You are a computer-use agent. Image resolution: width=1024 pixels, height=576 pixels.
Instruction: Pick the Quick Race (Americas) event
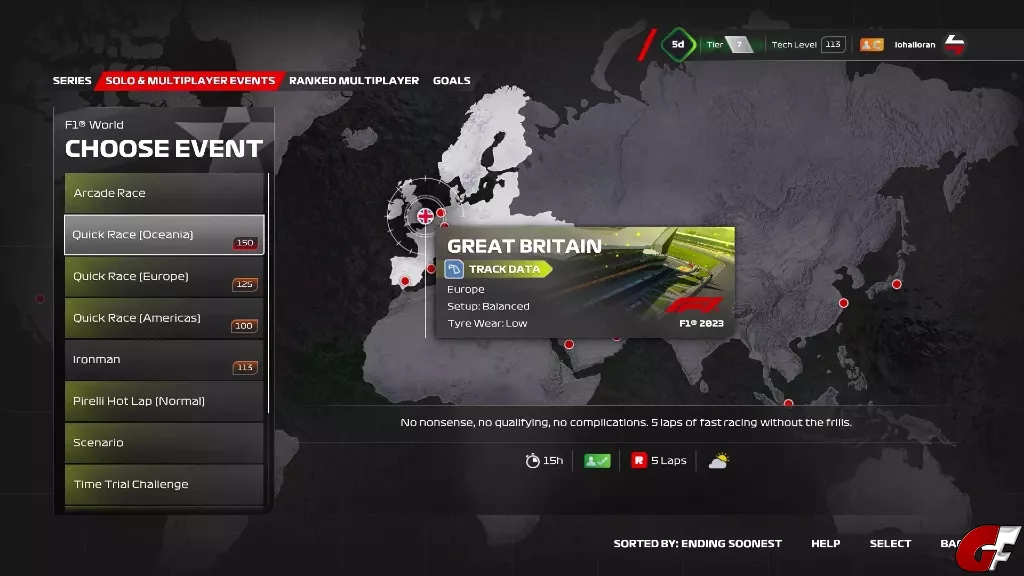165,318
